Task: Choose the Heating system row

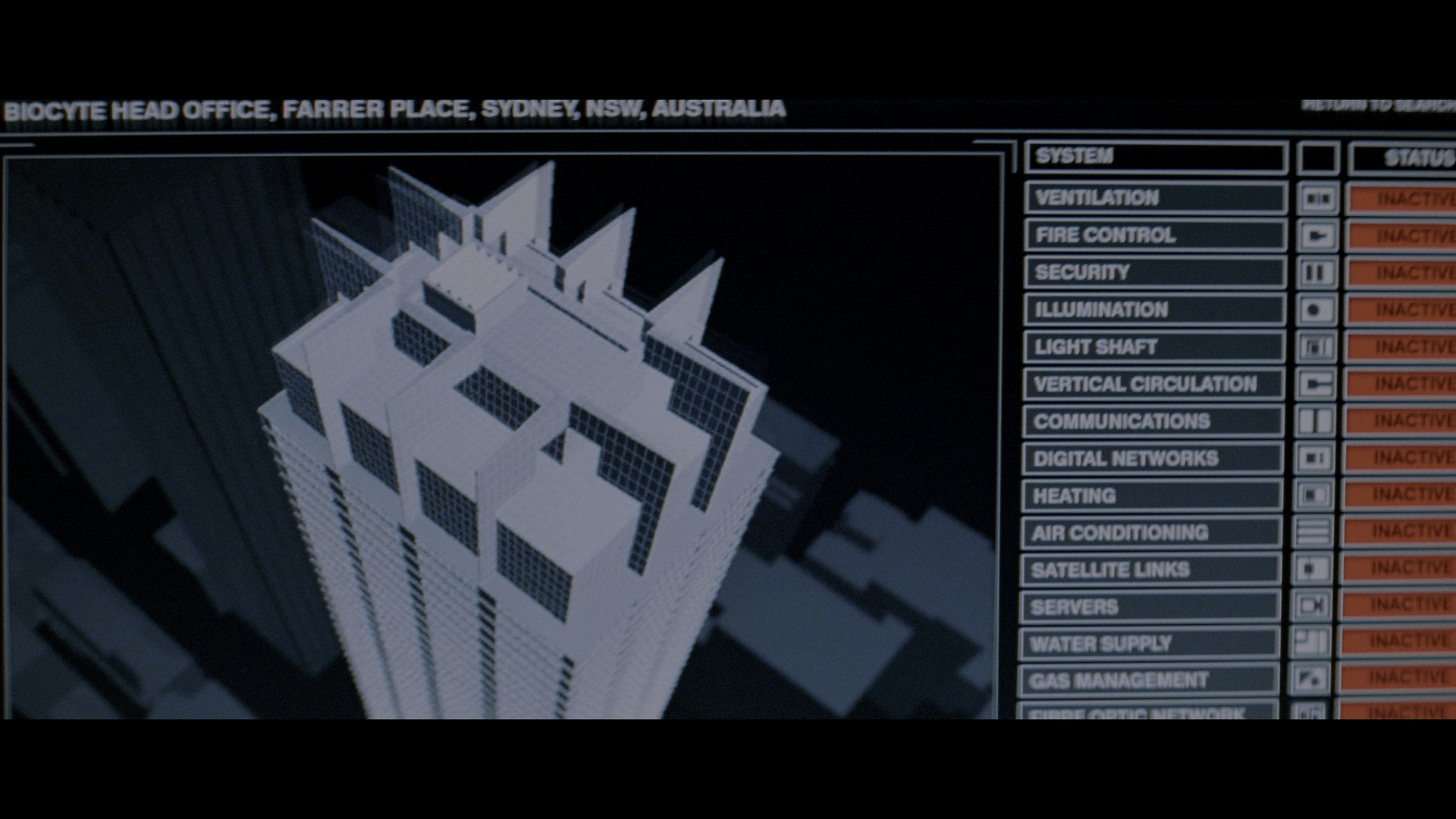Action: 1151,495
